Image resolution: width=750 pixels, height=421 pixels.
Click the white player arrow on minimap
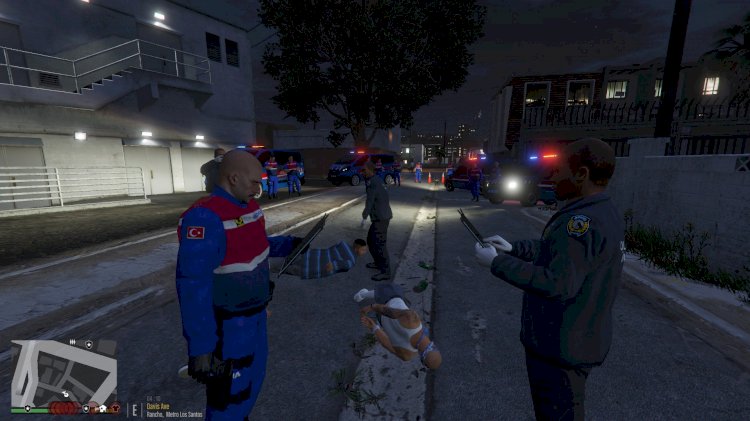click(65, 394)
